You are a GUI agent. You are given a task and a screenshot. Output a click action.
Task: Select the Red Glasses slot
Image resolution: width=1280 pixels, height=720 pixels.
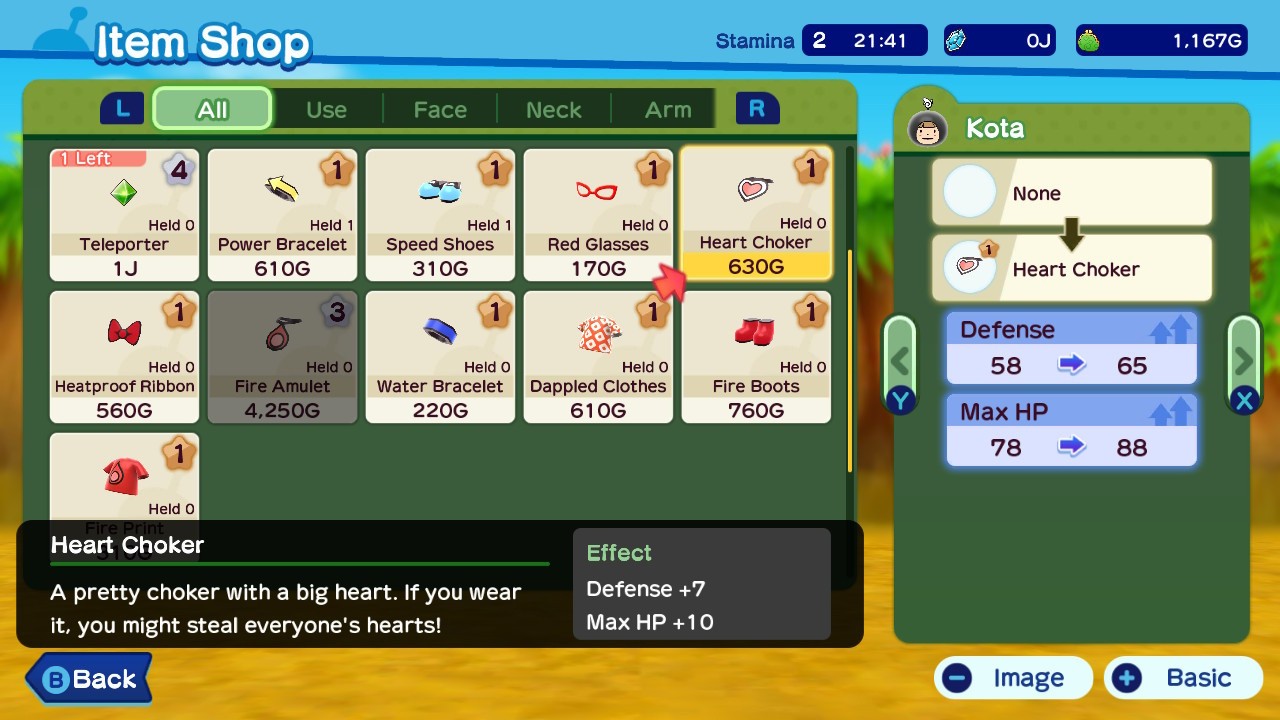[598, 215]
